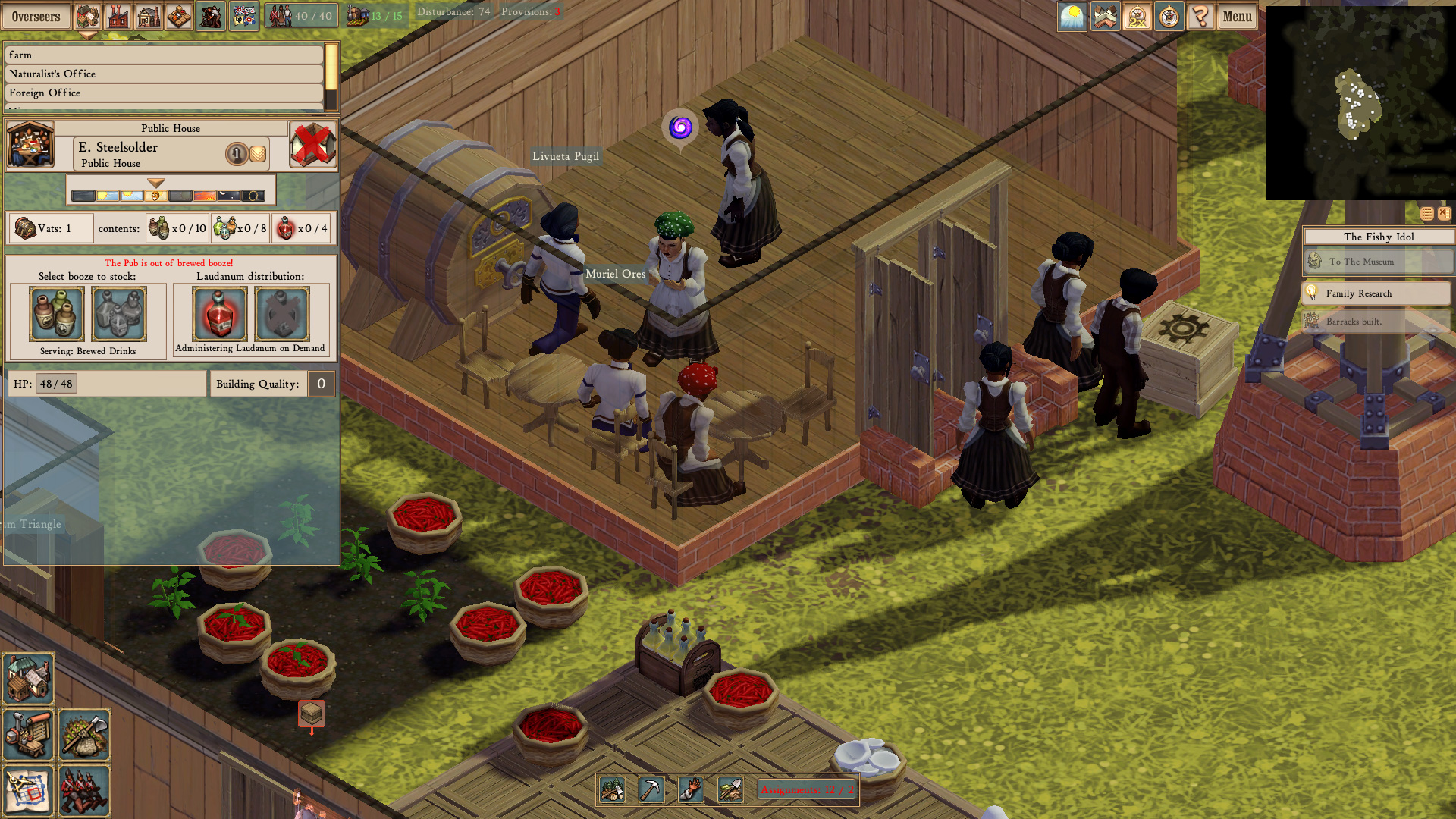Select the mining pickaxe assignment tool

[x=652, y=790]
